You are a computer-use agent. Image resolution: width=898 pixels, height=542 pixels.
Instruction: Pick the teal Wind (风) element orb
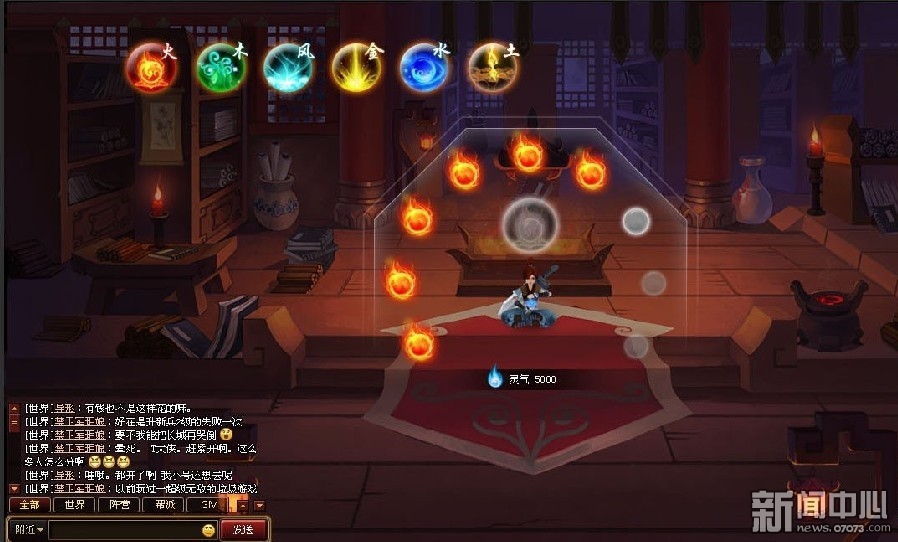pos(288,68)
